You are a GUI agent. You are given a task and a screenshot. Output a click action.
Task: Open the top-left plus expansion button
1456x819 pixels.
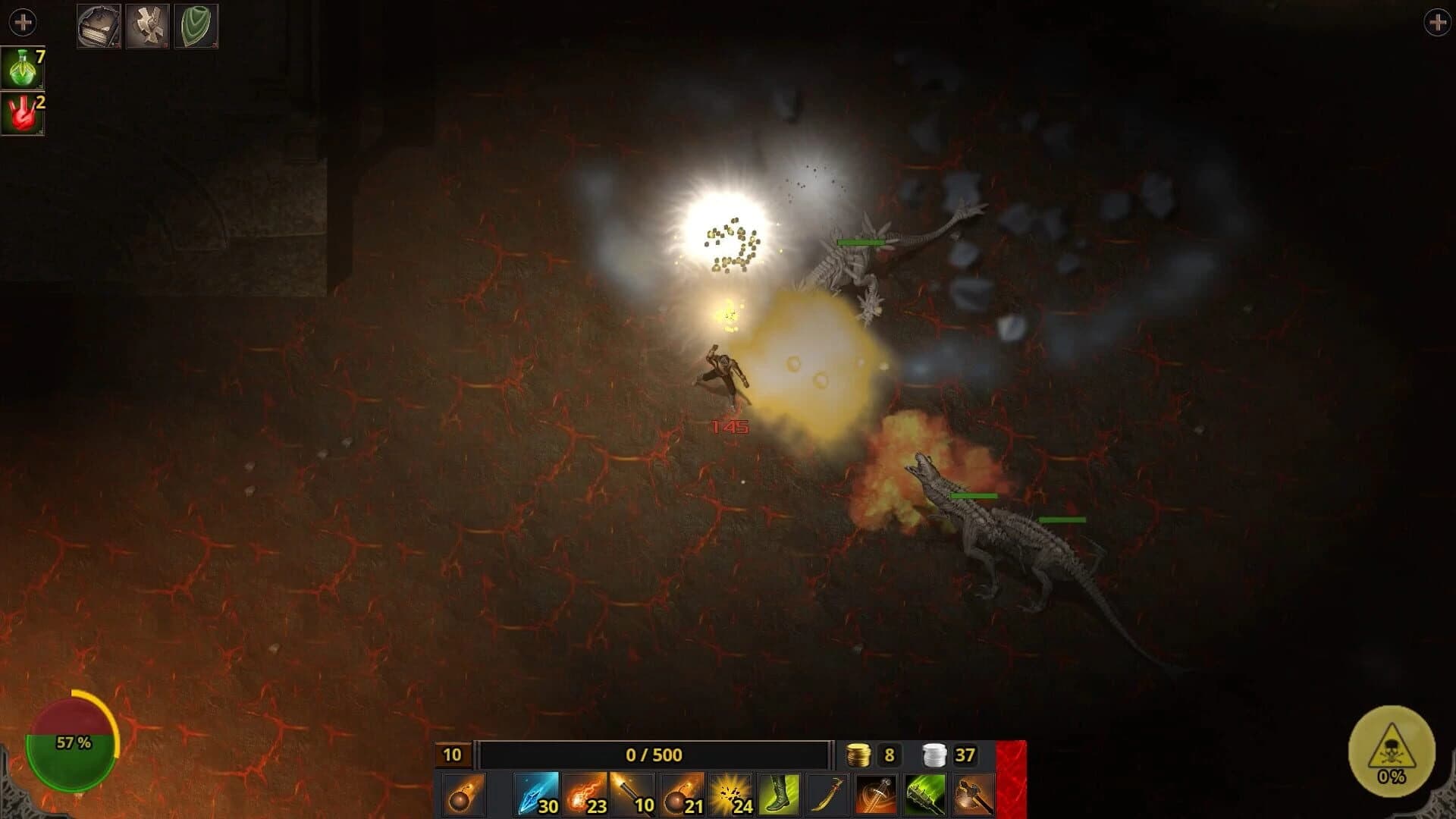(x=23, y=23)
